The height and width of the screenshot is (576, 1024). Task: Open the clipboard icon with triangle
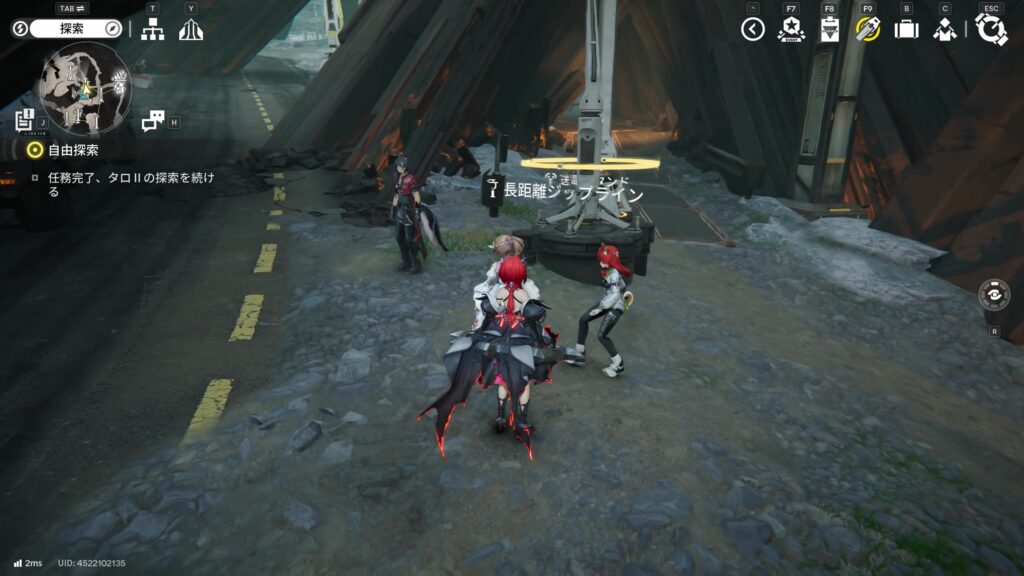click(829, 29)
